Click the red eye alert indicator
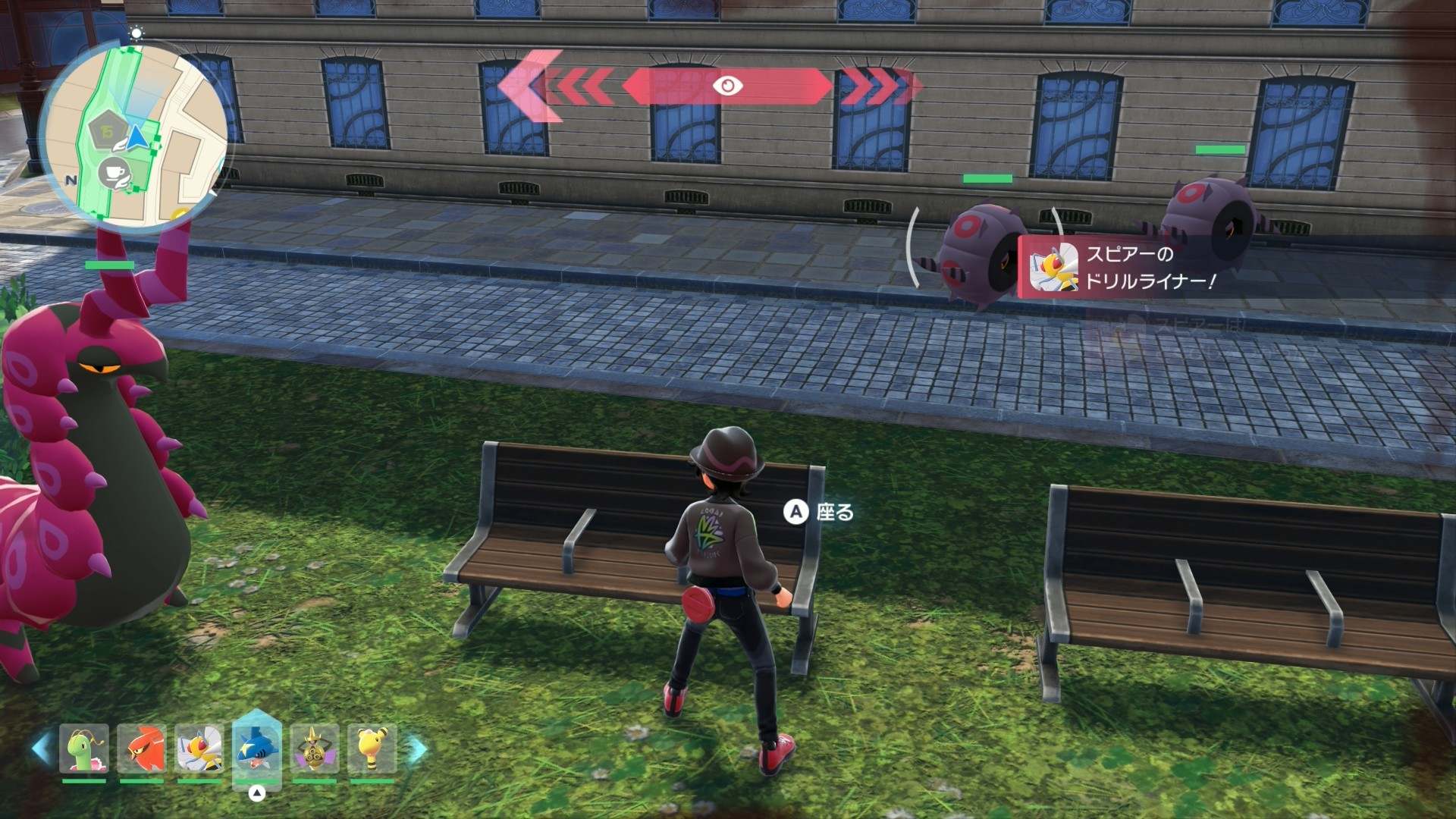 727,86
